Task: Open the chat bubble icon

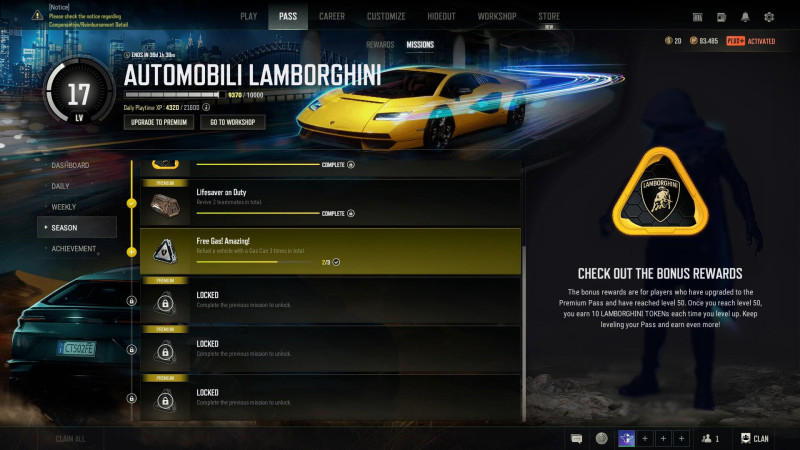Action: click(577, 438)
